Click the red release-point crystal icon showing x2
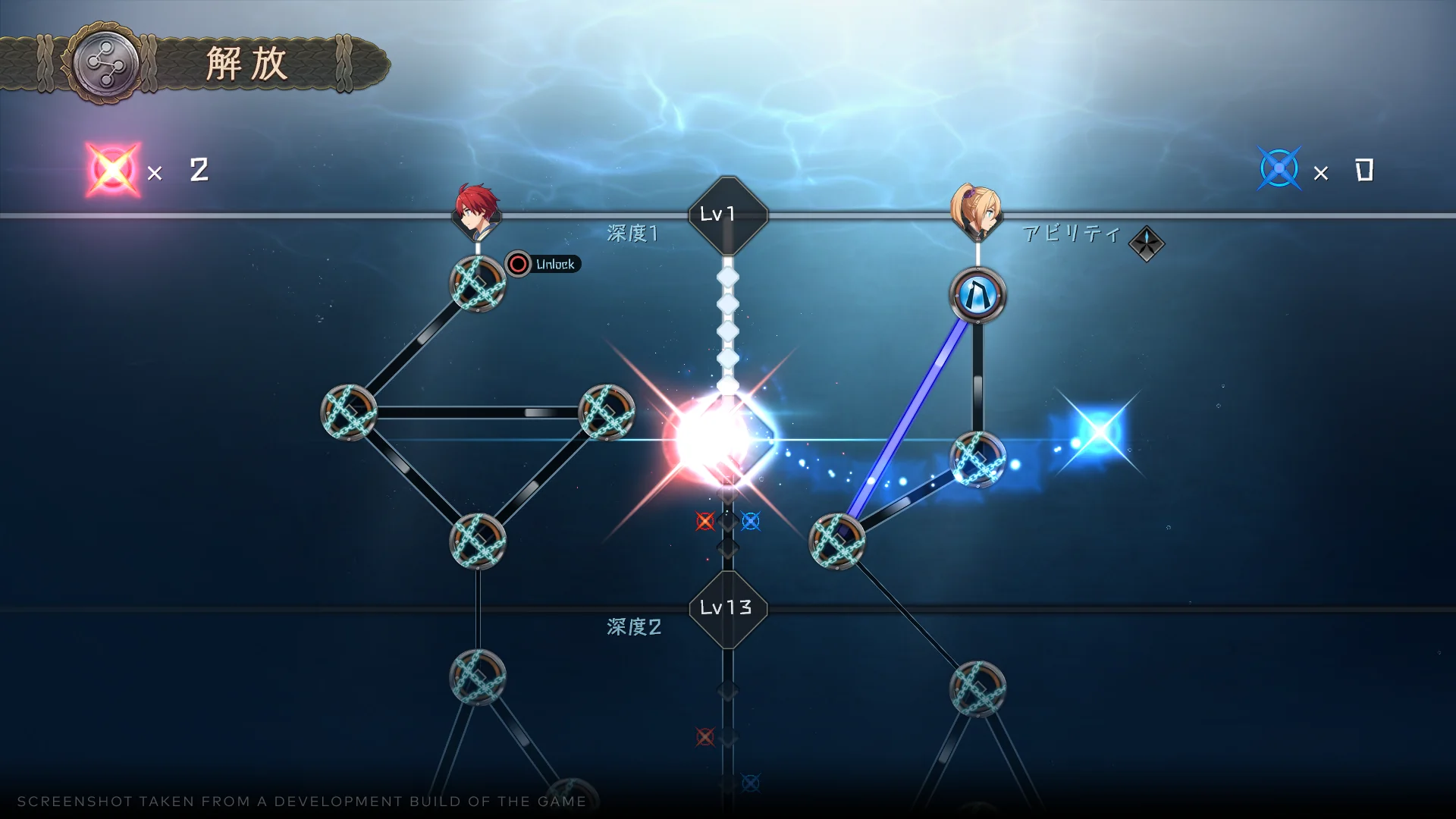Screen dimensions: 1456x819 (112, 170)
